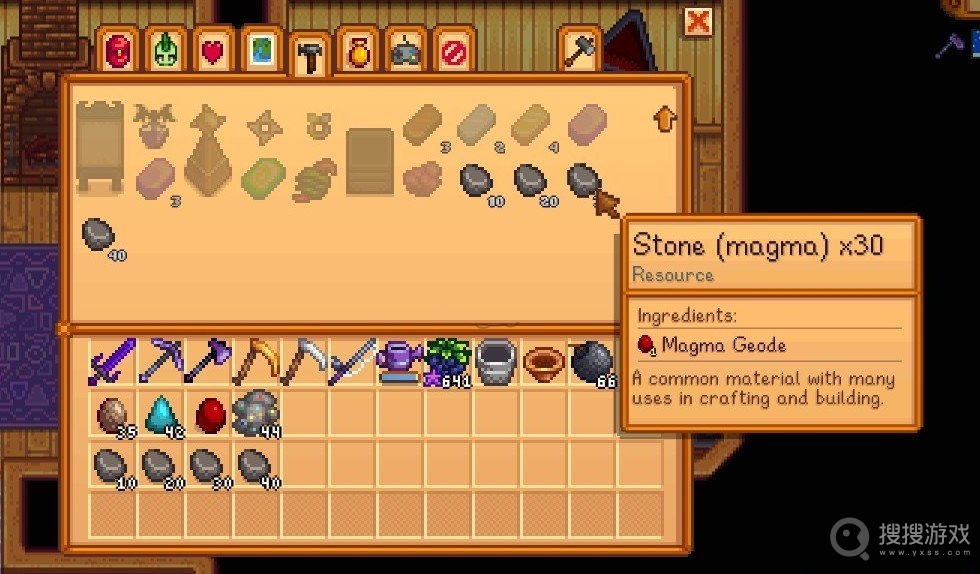Screen dimensions: 980x574
Task: Craft the Stone x20 recipe
Action: tap(529, 181)
